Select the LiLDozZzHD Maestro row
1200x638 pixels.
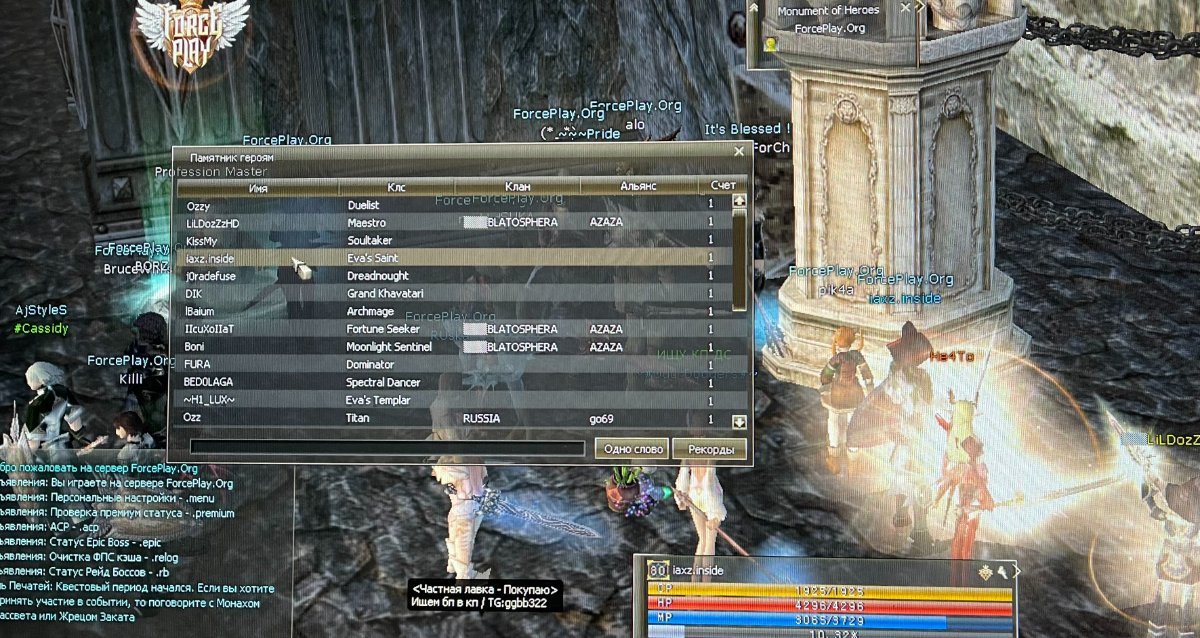(x=450, y=223)
